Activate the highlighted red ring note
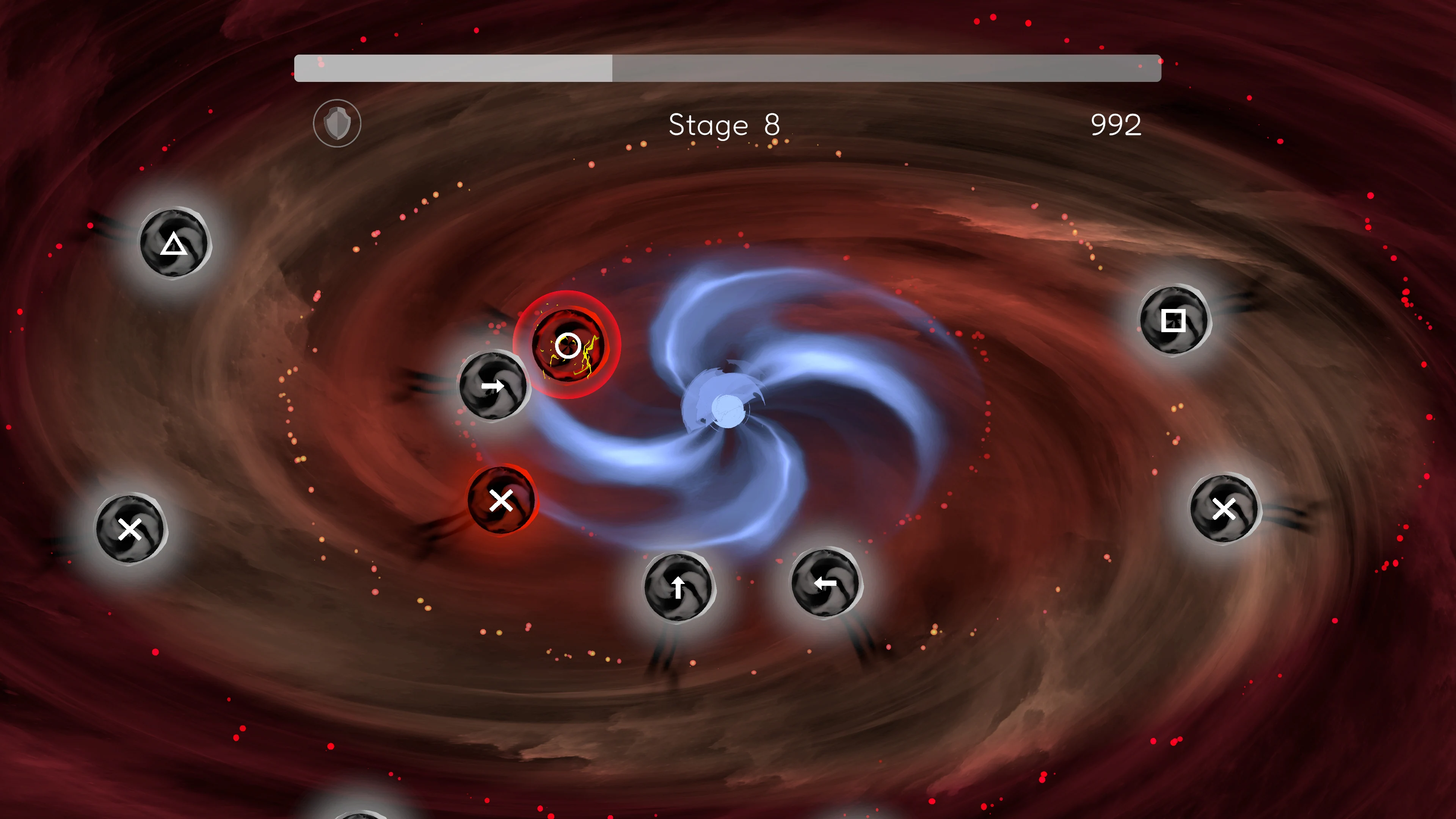The image size is (1456, 819). 568,345
